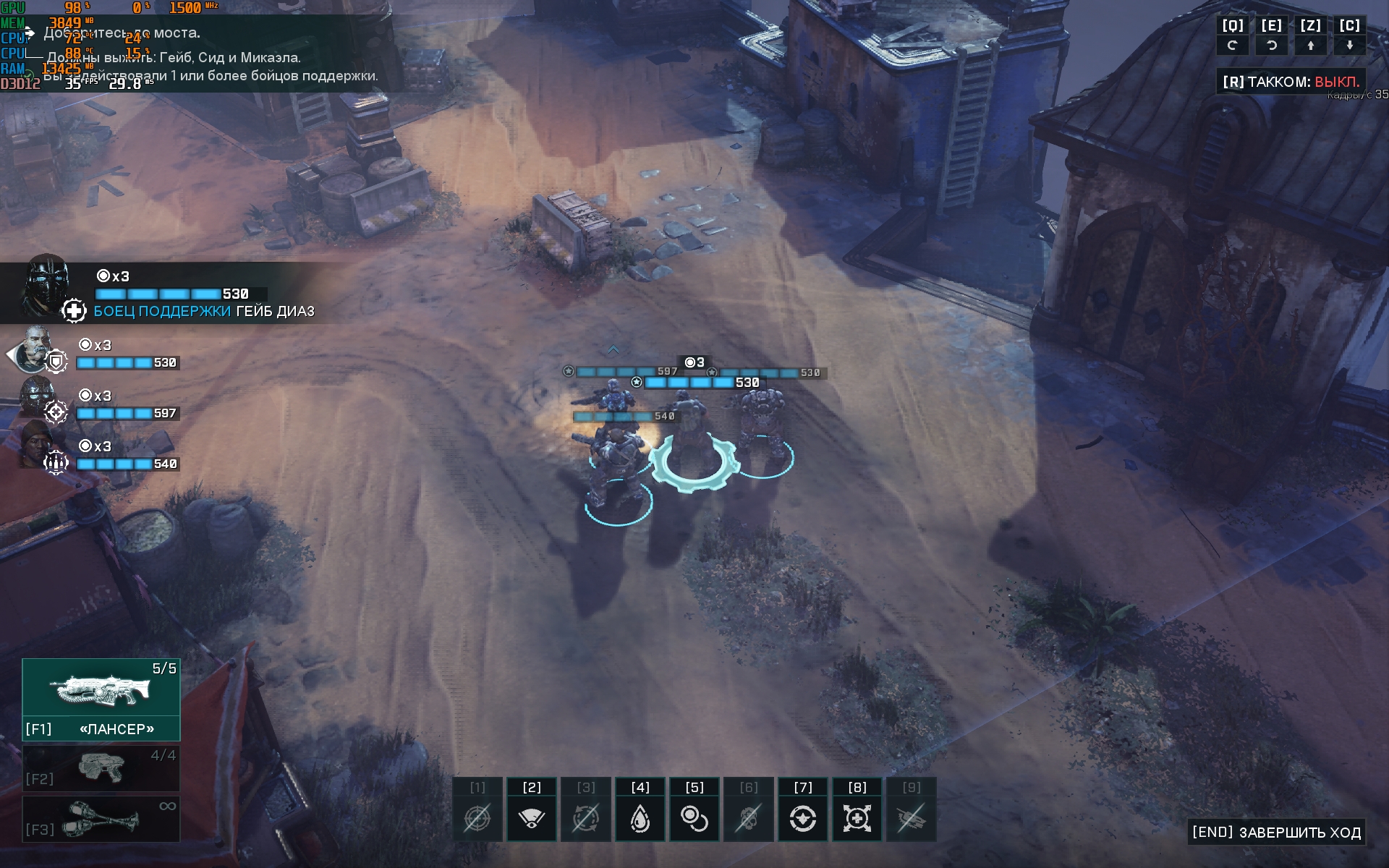The image size is (1389, 868).
Task: Select Gabe Diaz's support portrait
Action: pyautogui.click(x=46, y=284)
